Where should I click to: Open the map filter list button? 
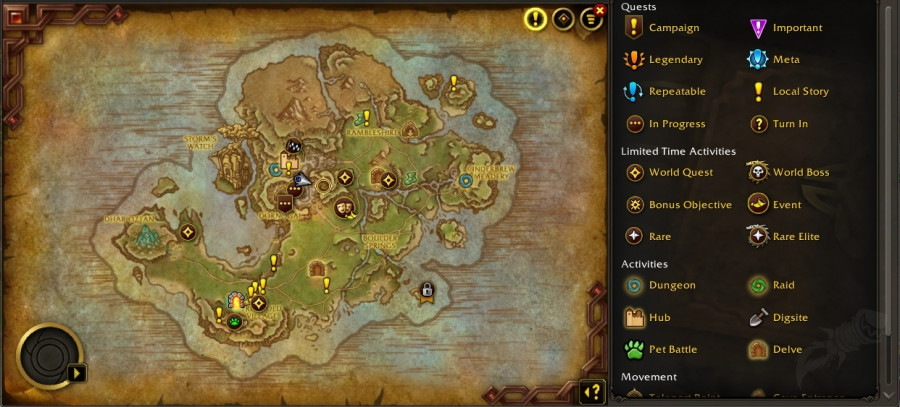[x=590, y=20]
